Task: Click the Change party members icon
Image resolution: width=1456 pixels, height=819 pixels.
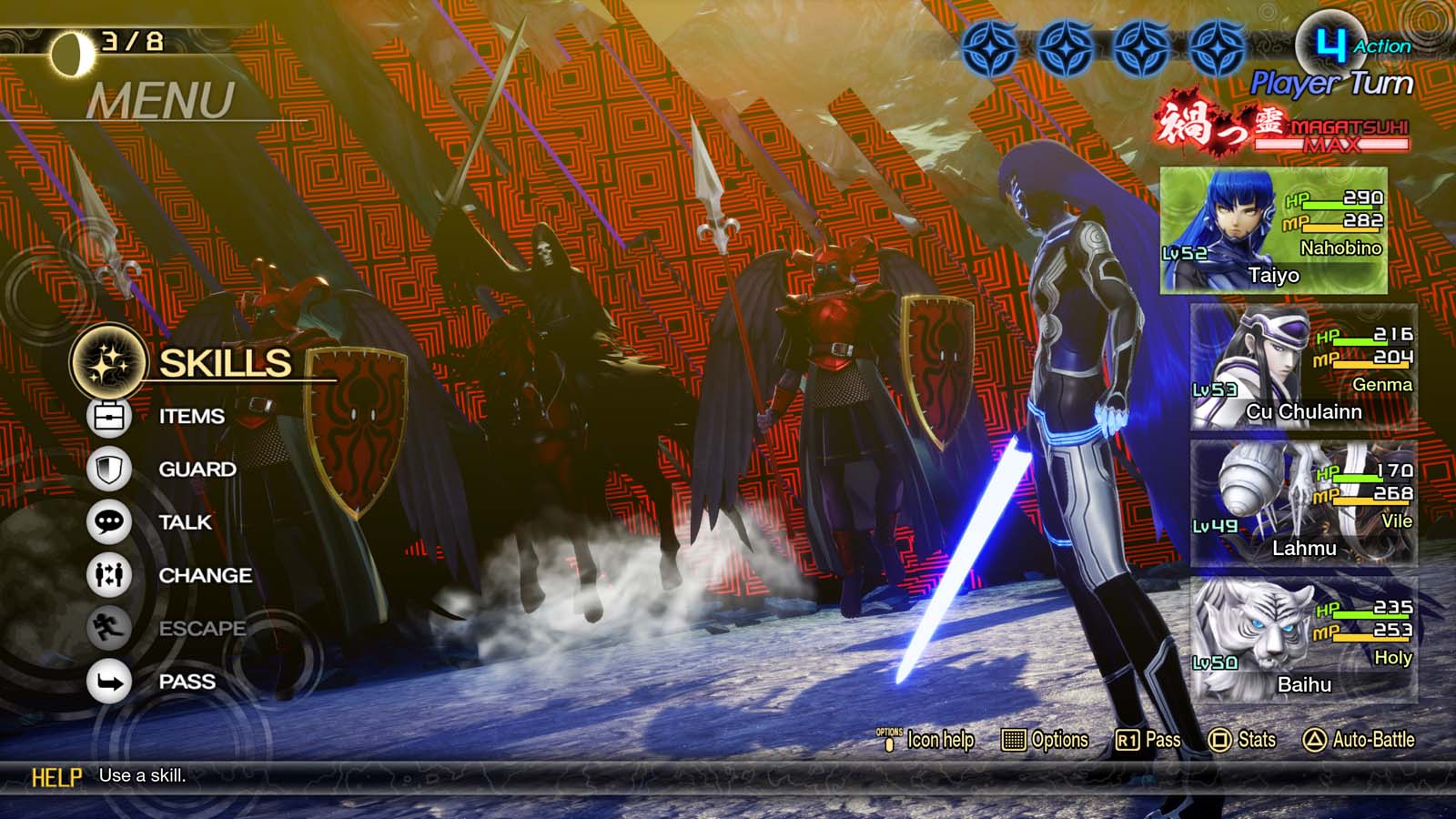Action: click(109, 575)
